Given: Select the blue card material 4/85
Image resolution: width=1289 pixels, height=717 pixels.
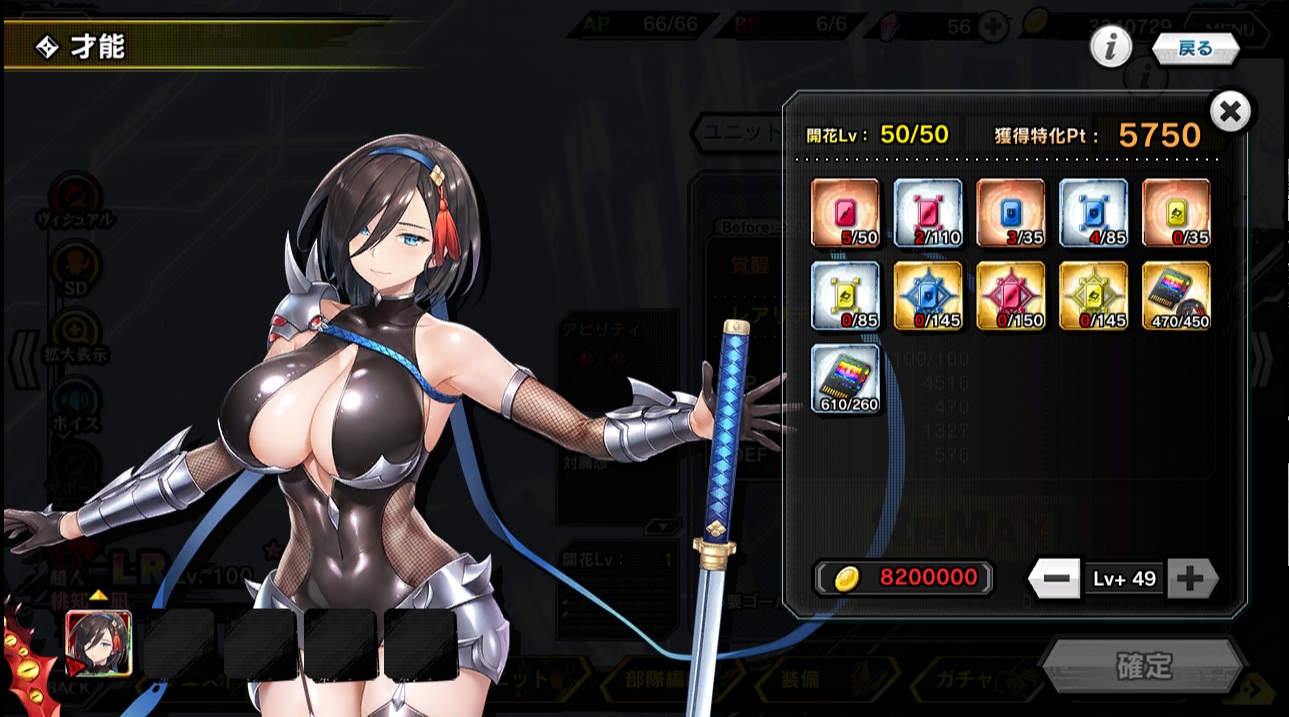Looking at the screenshot, I should coord(1094,213).
